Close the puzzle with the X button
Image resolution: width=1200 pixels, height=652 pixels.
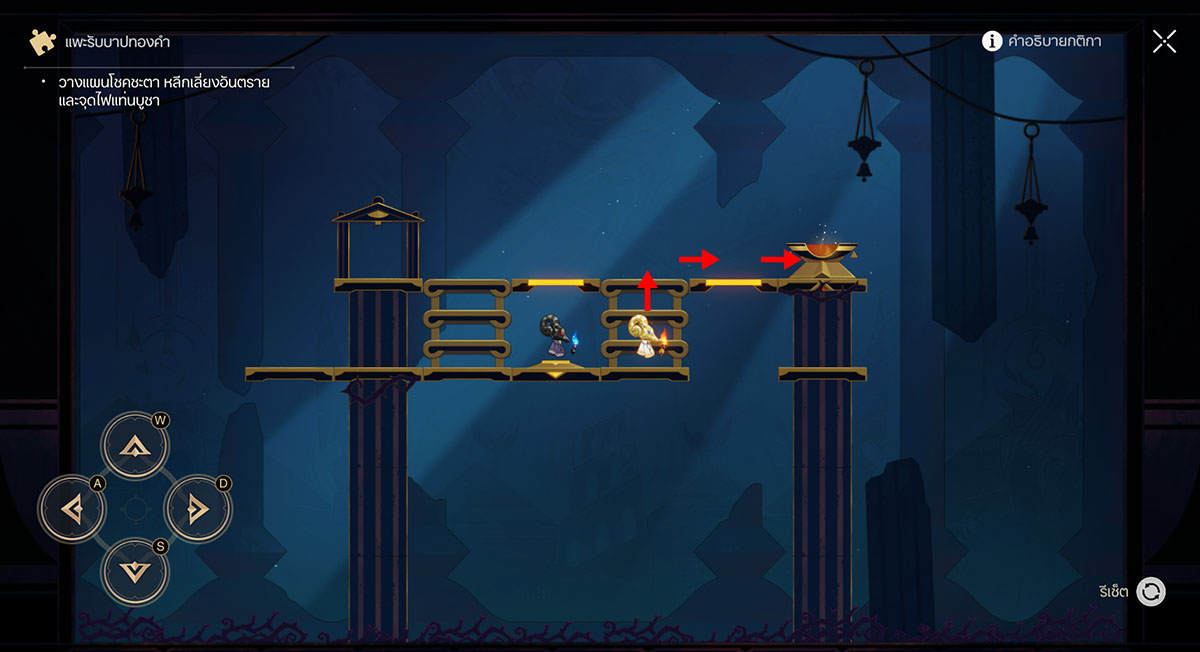coord(1164,41)
